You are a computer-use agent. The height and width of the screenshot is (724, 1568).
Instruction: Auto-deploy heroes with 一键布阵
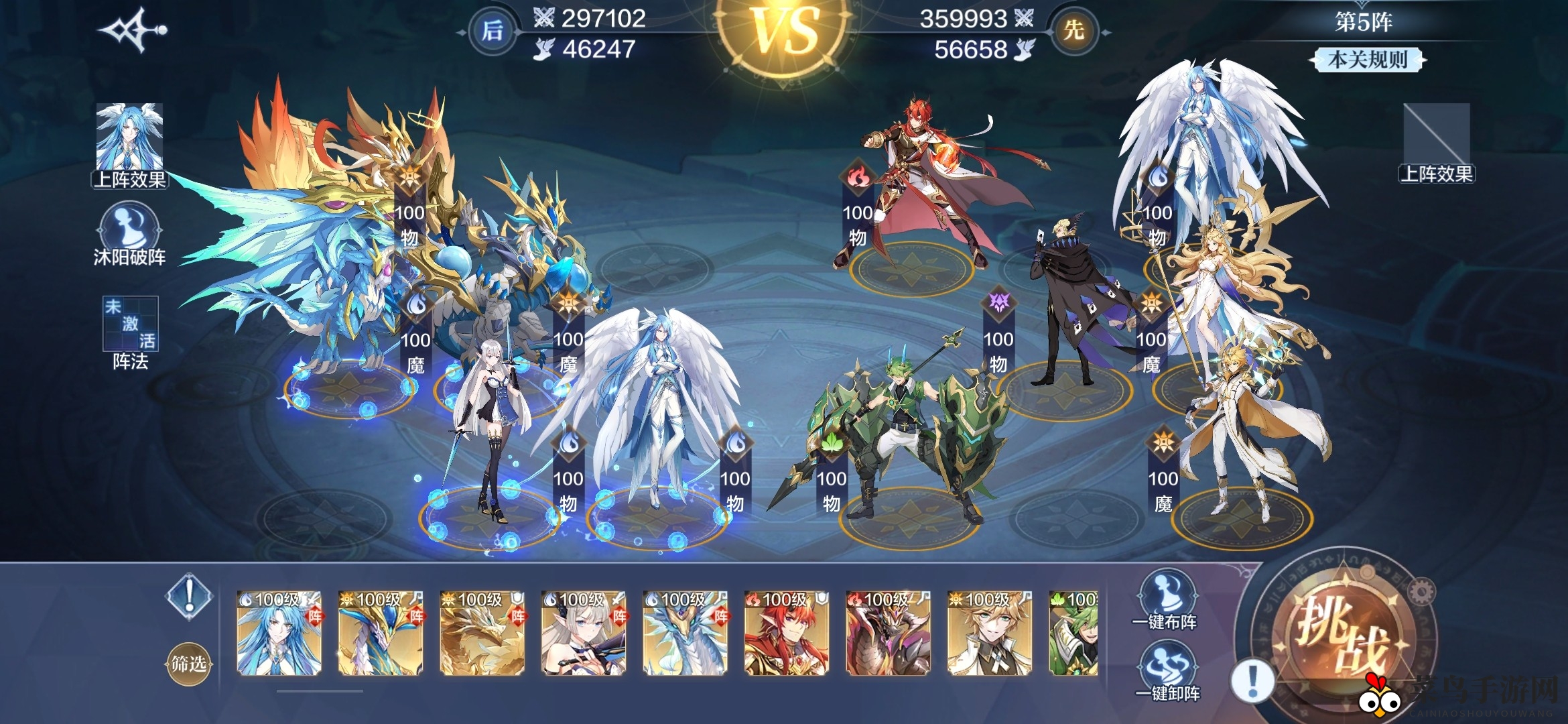point(1166,600)
